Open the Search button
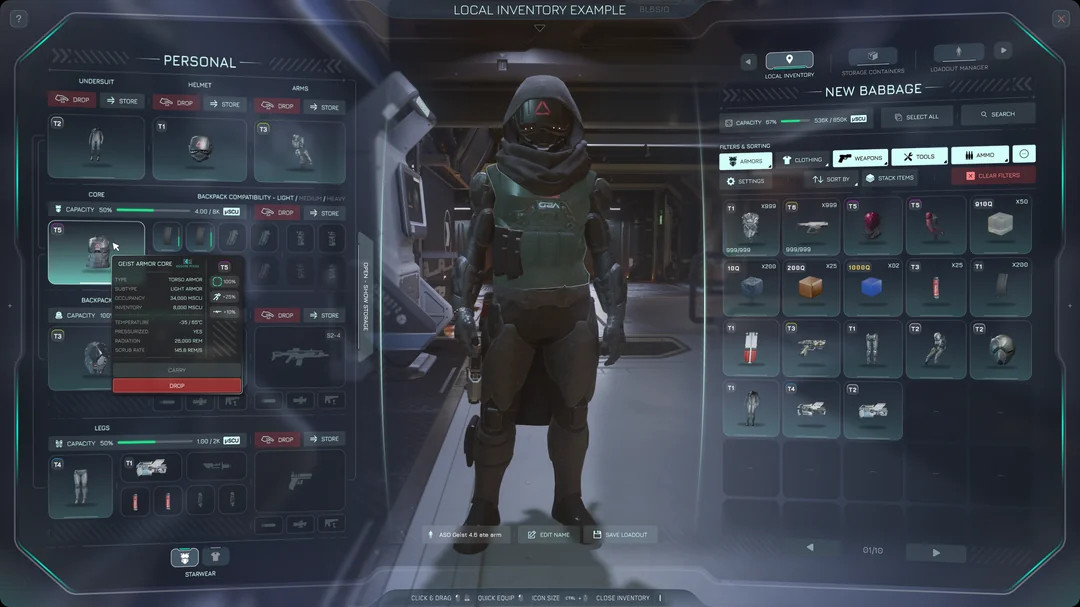The height and width of the screenshot is (607, 1080). tap(997, 115)
